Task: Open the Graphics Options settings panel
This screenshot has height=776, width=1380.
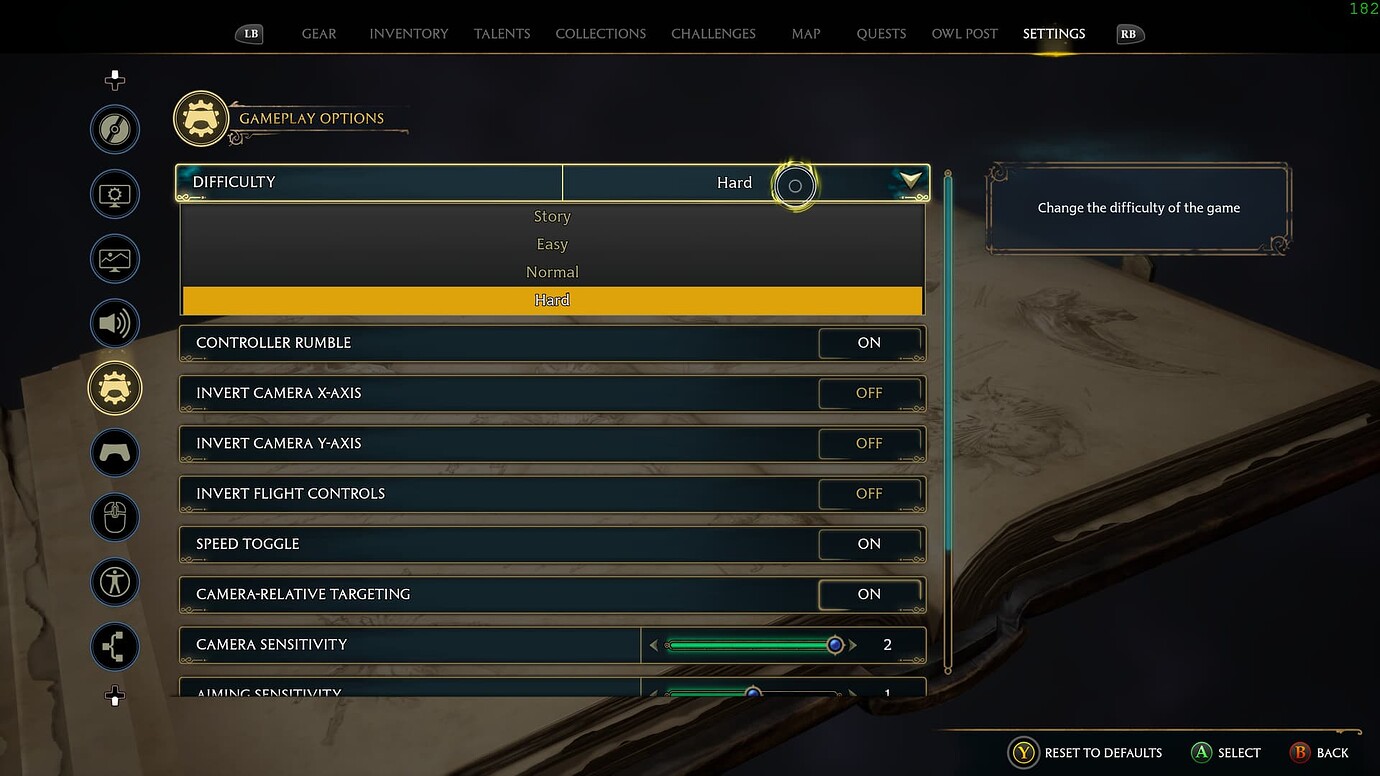Action: [x=114, y=258]
